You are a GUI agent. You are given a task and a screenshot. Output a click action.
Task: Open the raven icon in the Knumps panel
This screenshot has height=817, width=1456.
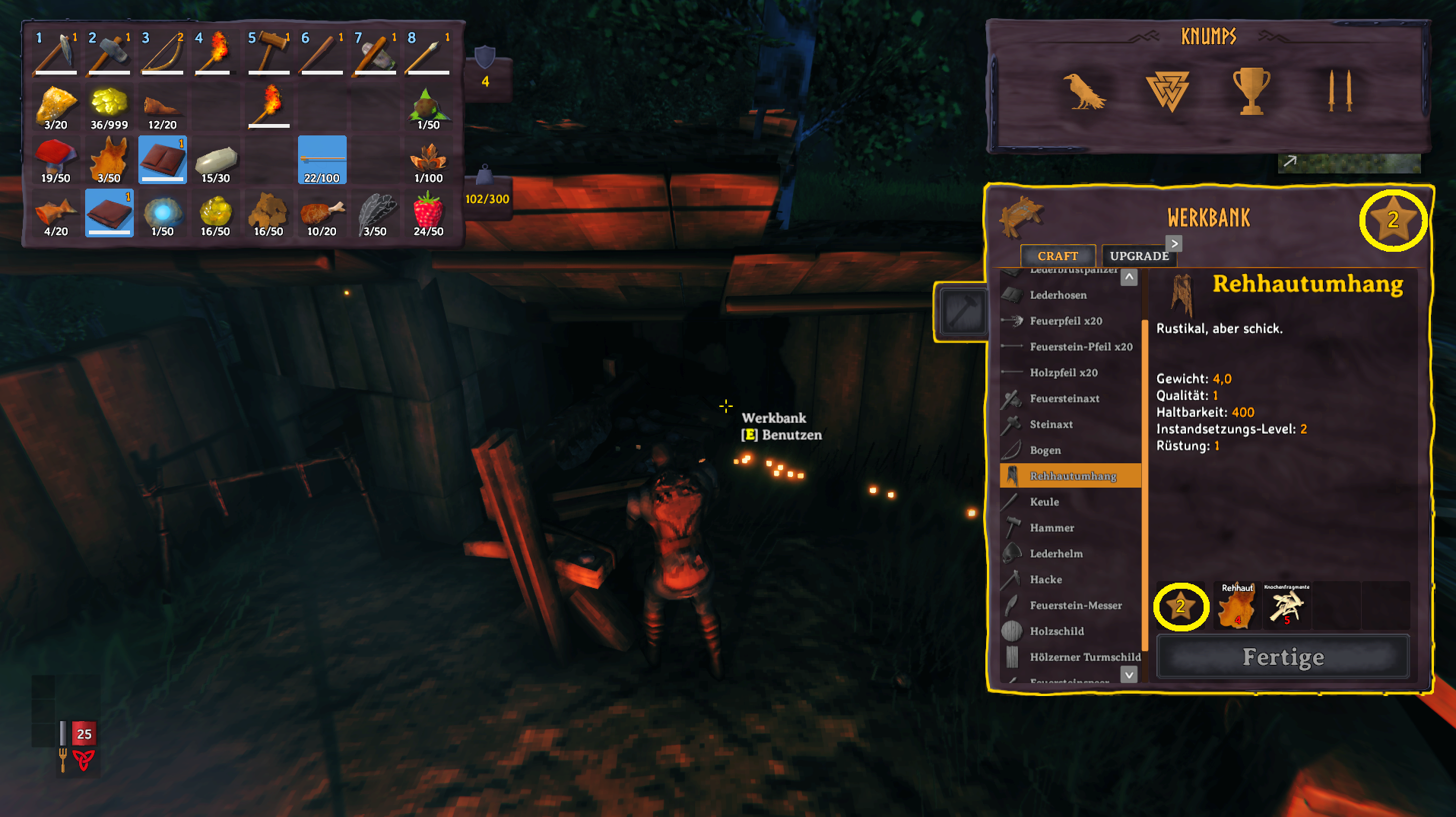point(1083,92)
